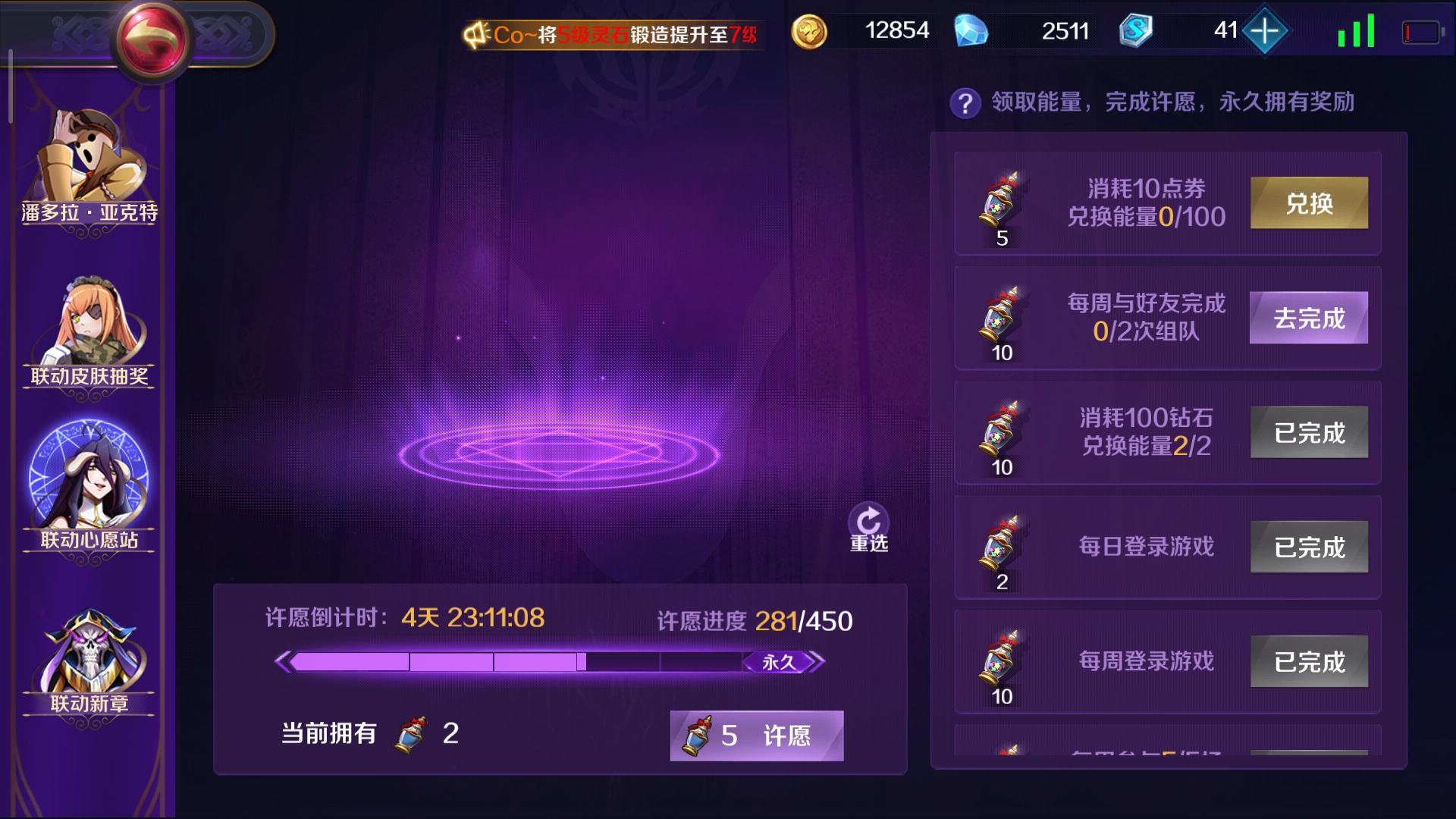Click the glowing magic summoning circle
Image resolution: width=1456 pixels, height=819 pixels.
pos(557,455)
